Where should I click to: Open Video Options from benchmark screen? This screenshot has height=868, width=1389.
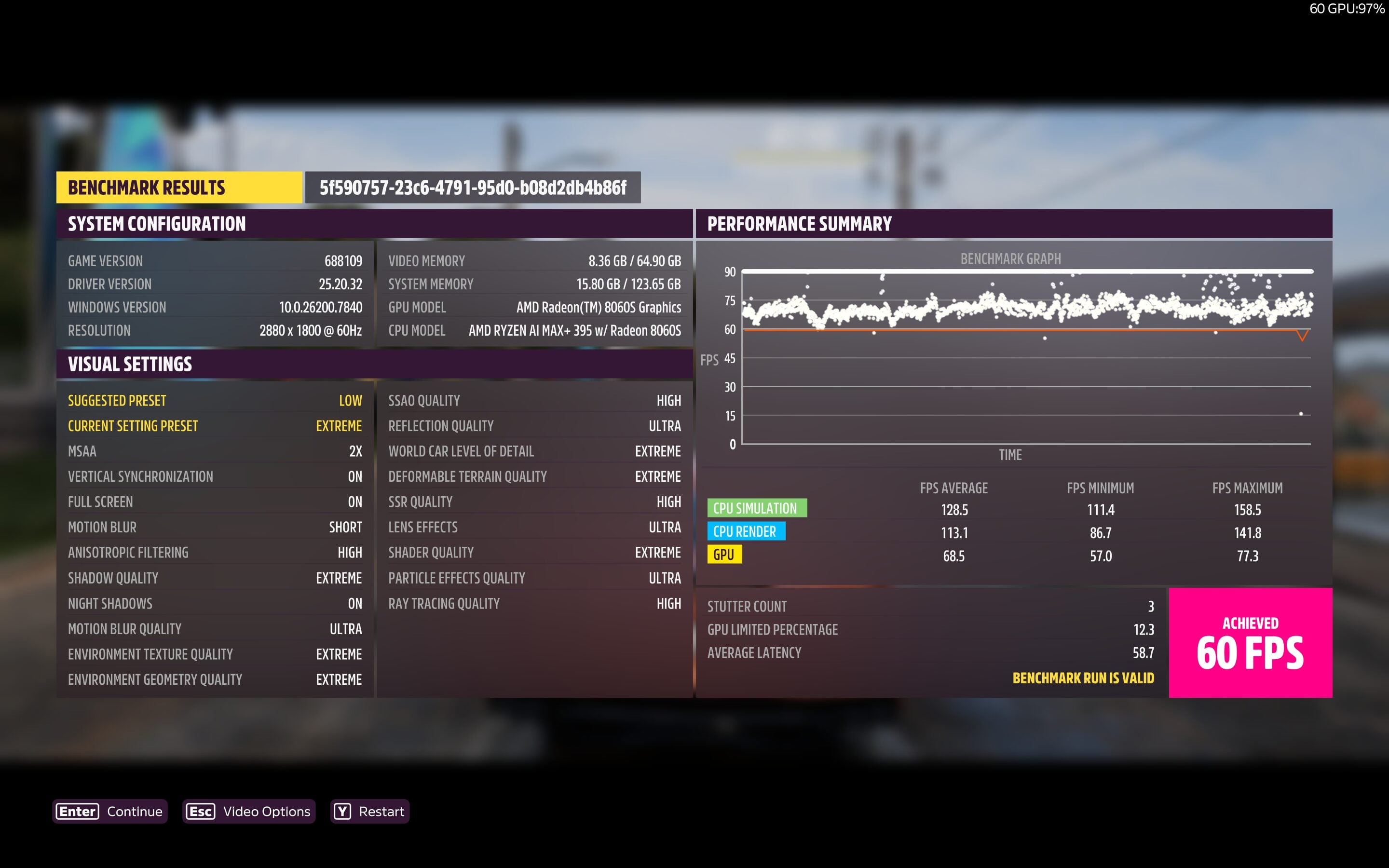pos(248,811)
